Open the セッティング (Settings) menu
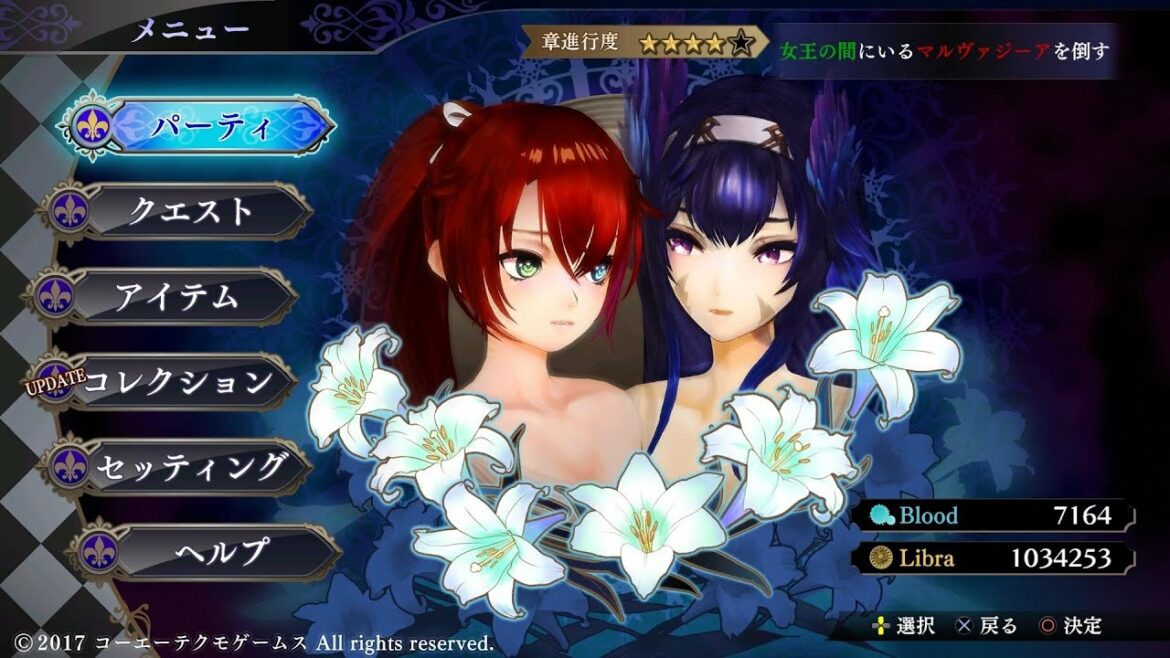This screenshot has height=658, width=1170. [190, 466]
